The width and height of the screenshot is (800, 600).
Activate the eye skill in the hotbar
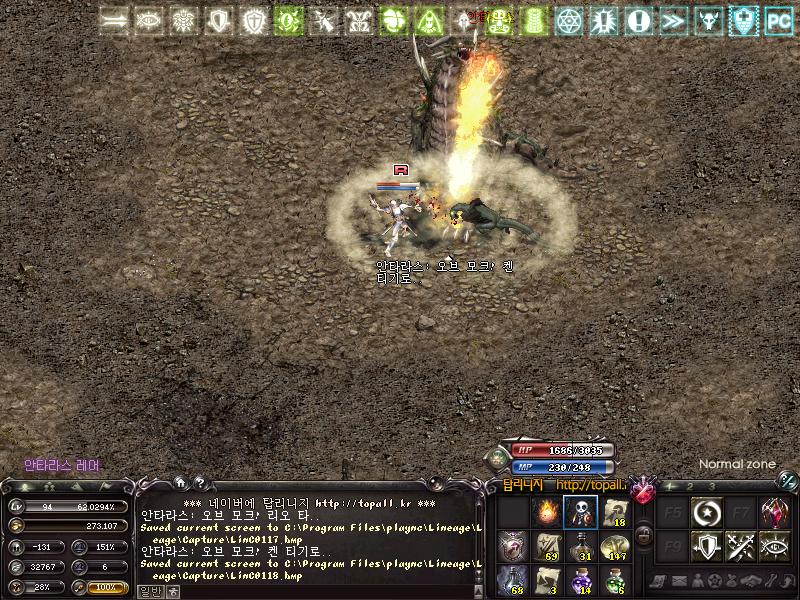tap(775, 547)
